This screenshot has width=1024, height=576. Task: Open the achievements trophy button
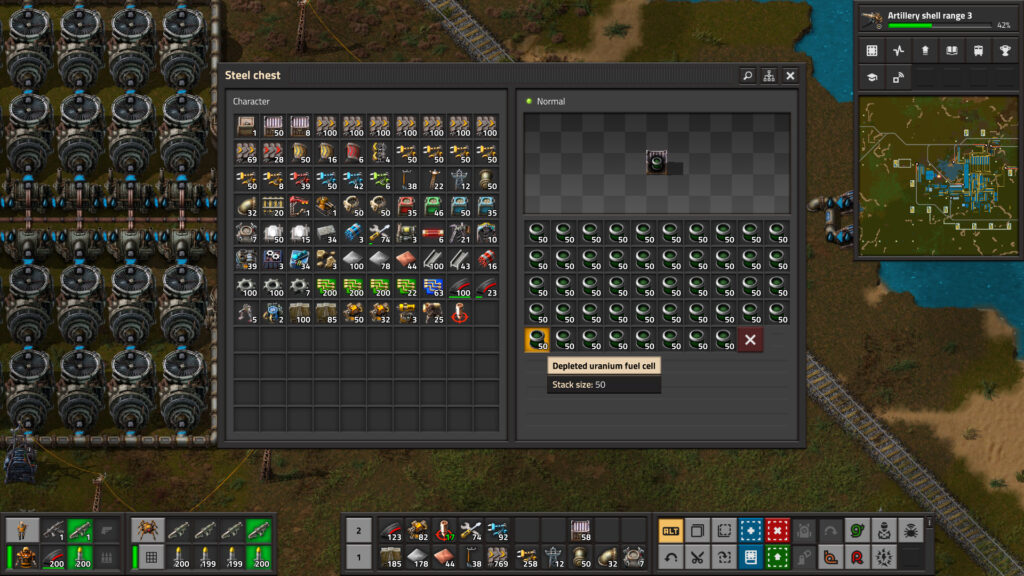click(x=1003, y=50)
